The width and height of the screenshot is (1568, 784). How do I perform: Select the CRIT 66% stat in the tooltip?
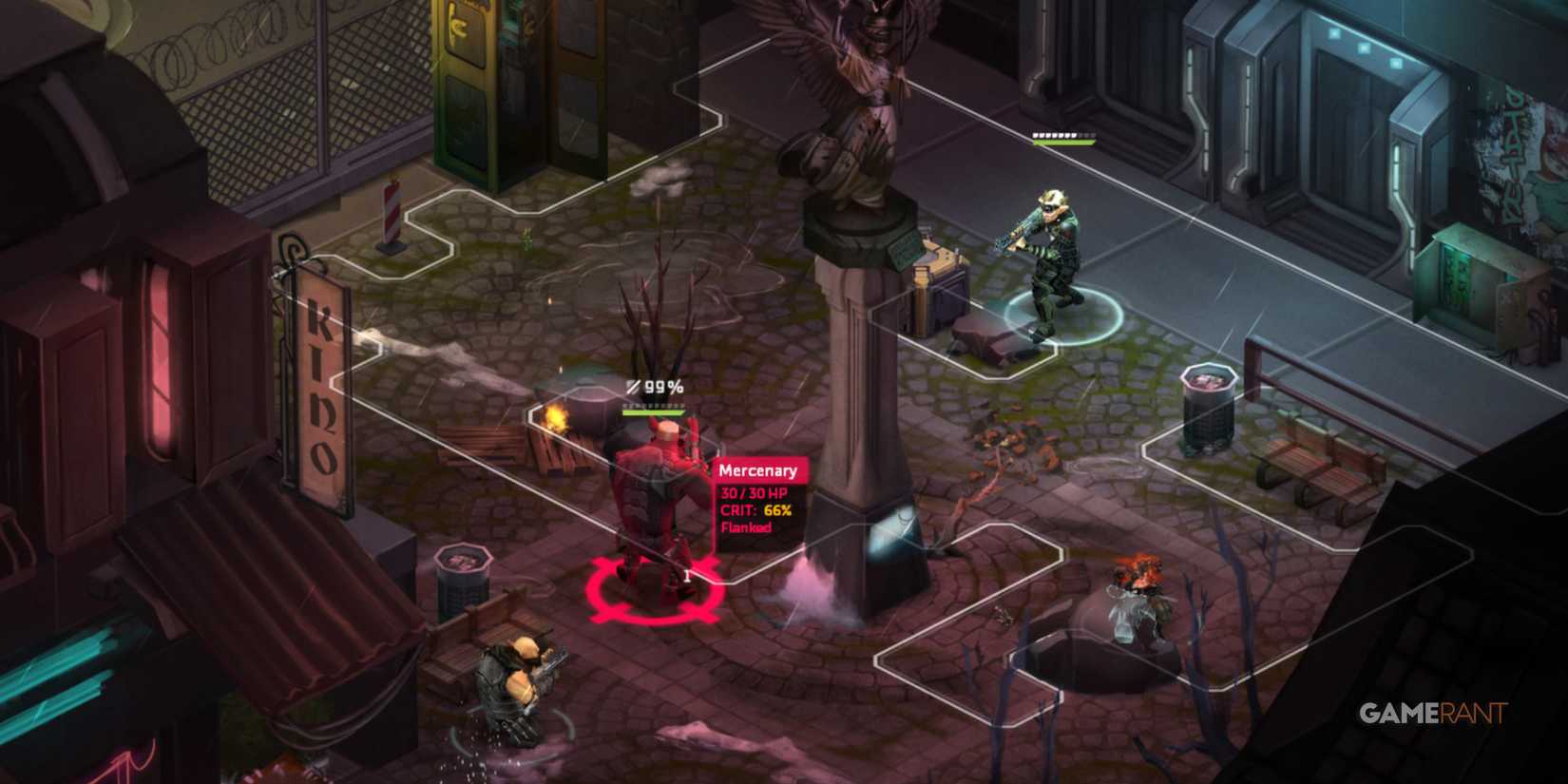point(754,510)
